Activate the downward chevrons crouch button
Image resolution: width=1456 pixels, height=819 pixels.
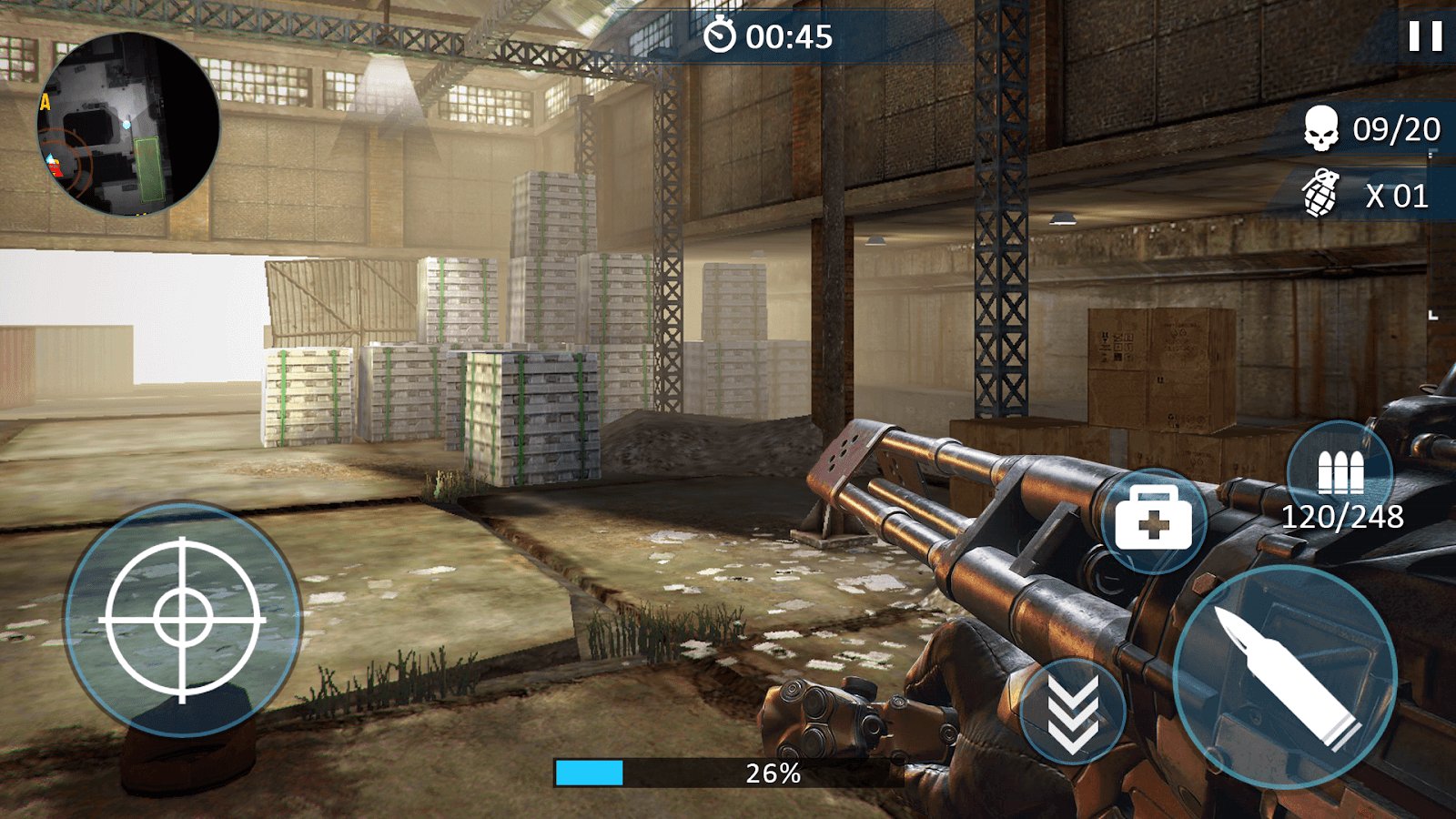(x=1073, y=712)
